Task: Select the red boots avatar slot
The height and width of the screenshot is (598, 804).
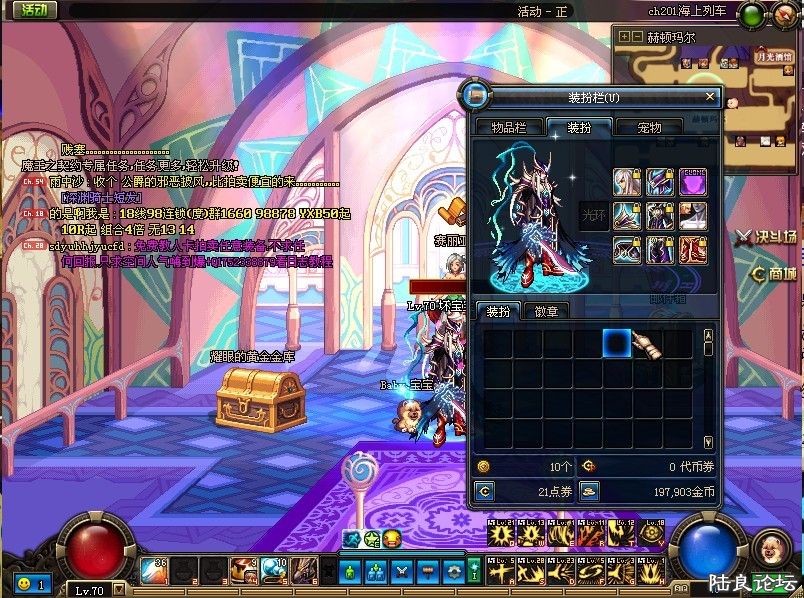Action: click(692, 249)
